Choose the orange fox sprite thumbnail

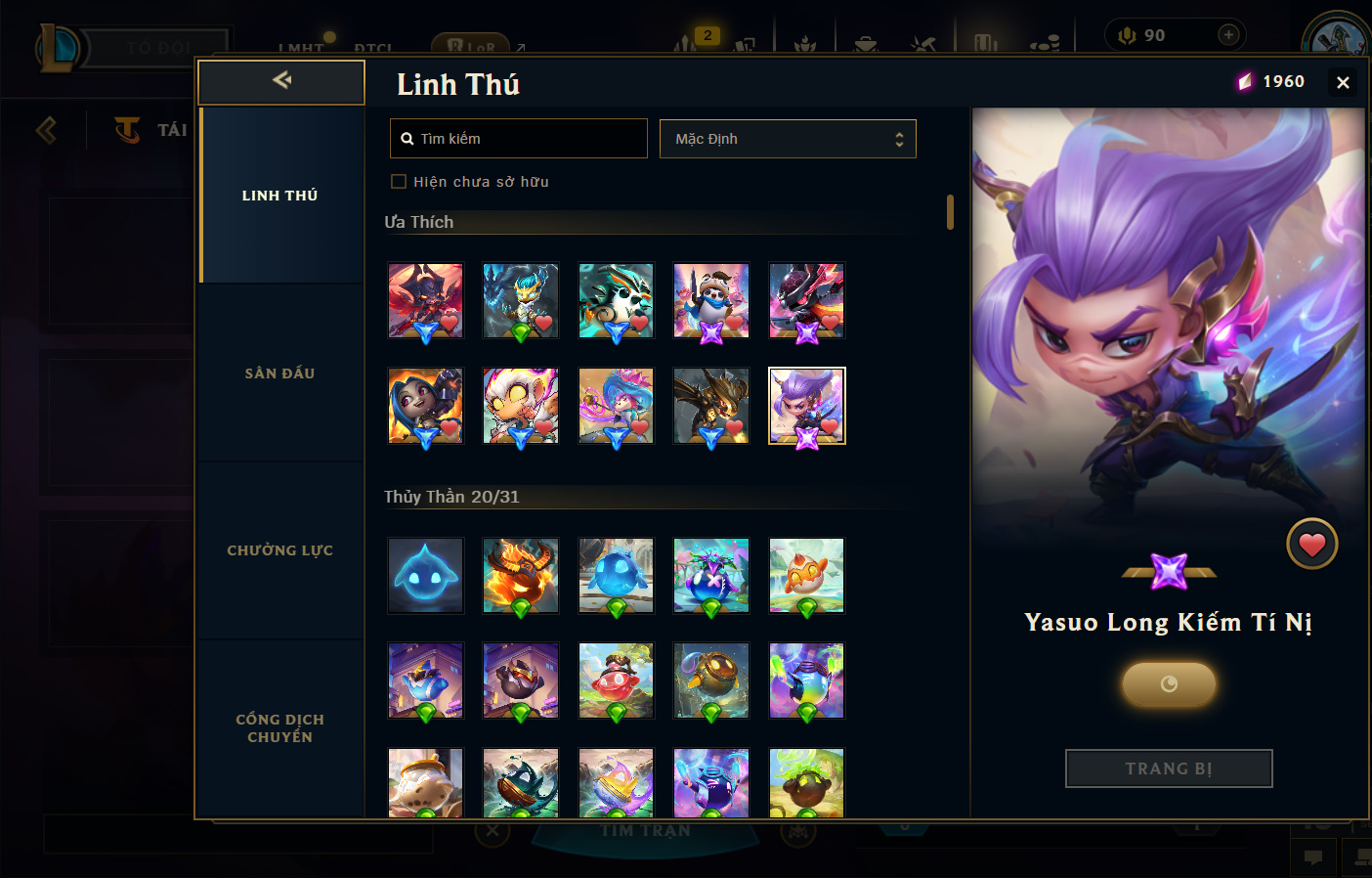(806, 576)
